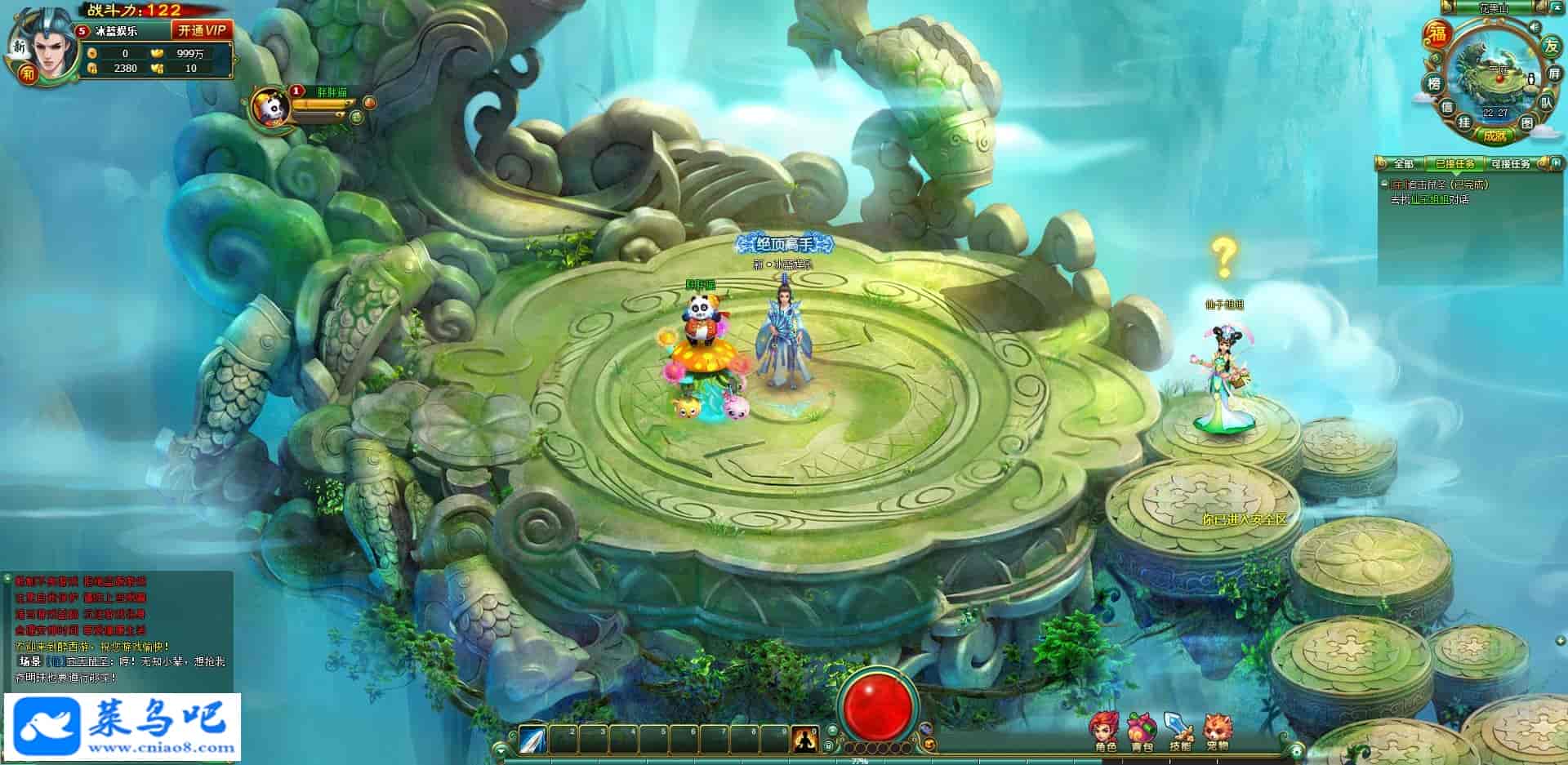
Task: Open the 榜 rankings button
Action: [x=1433, y=83]
